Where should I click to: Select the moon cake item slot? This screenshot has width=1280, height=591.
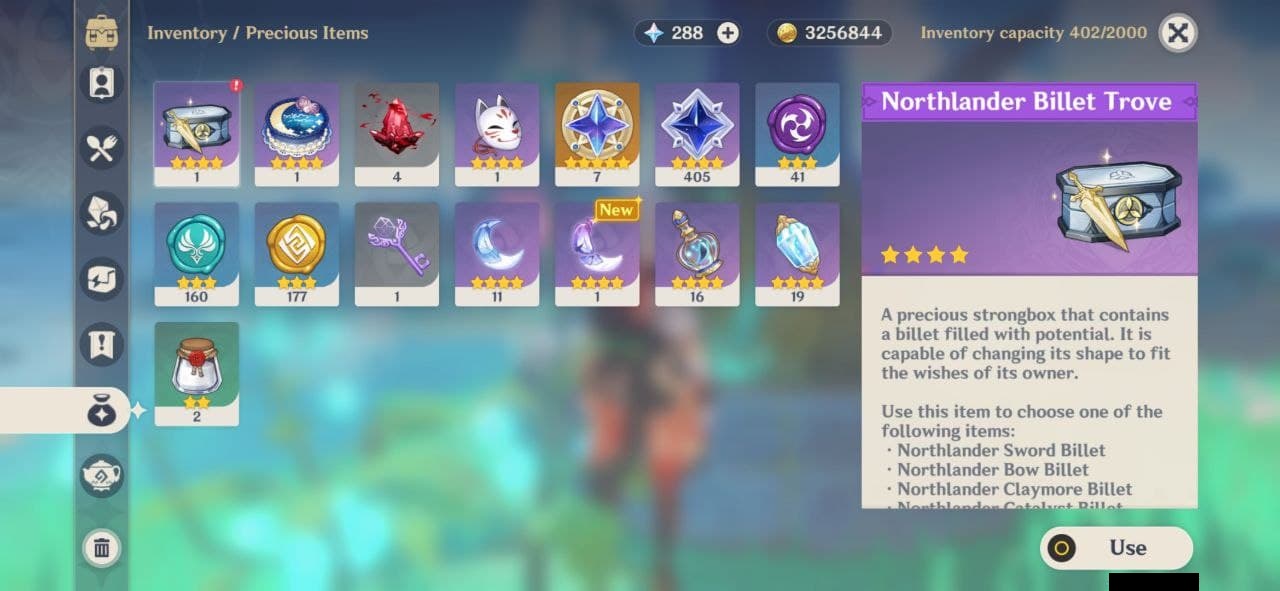[x=297, y=133]
